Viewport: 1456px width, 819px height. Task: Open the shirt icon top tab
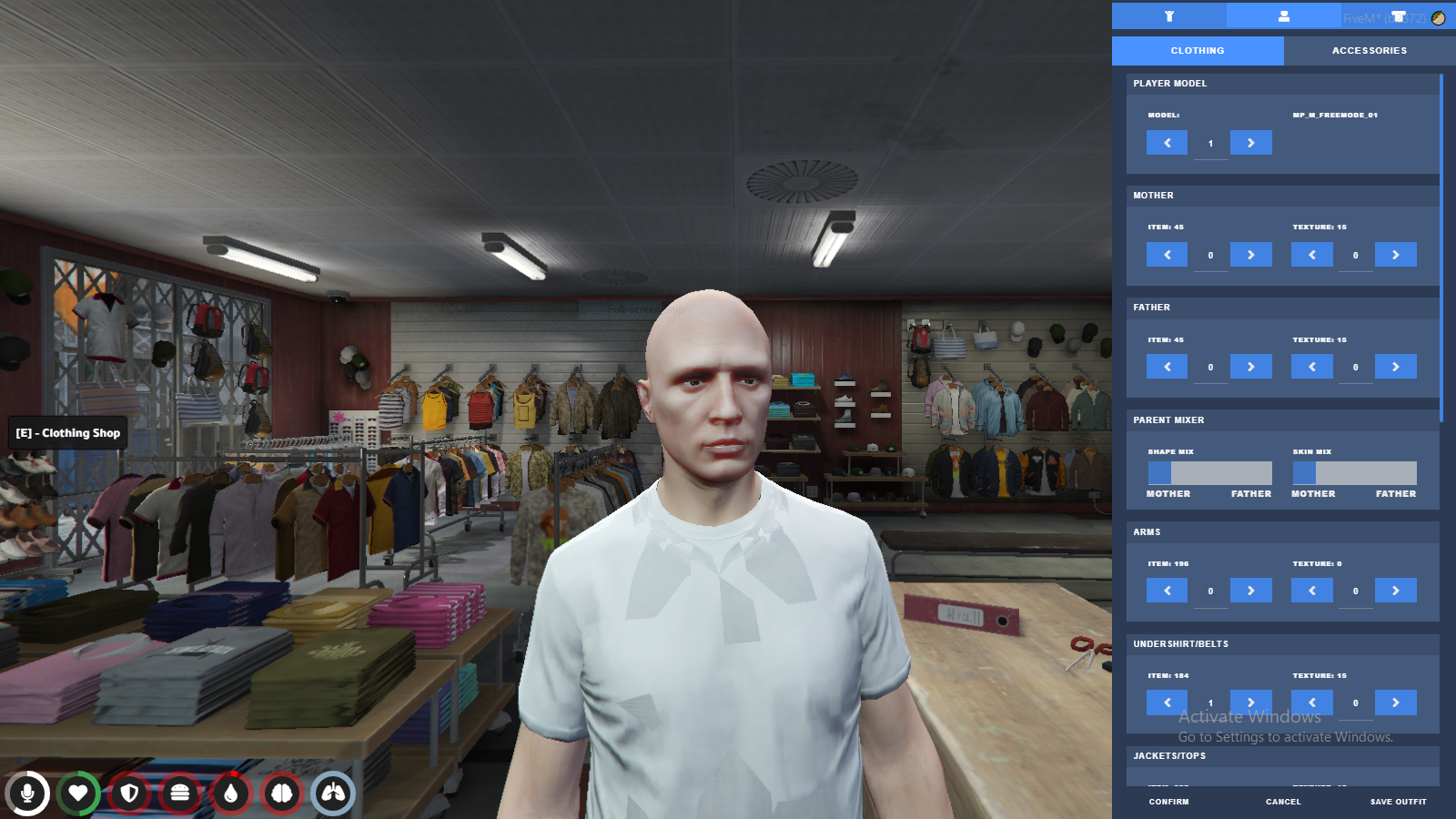[x=1398, y=15]
